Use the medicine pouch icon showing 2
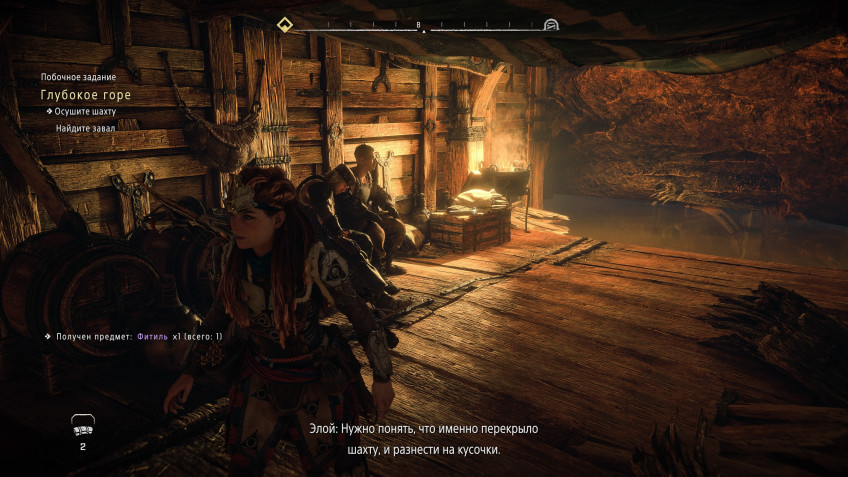Screen dimensions: 848x477 pos(82,427)
